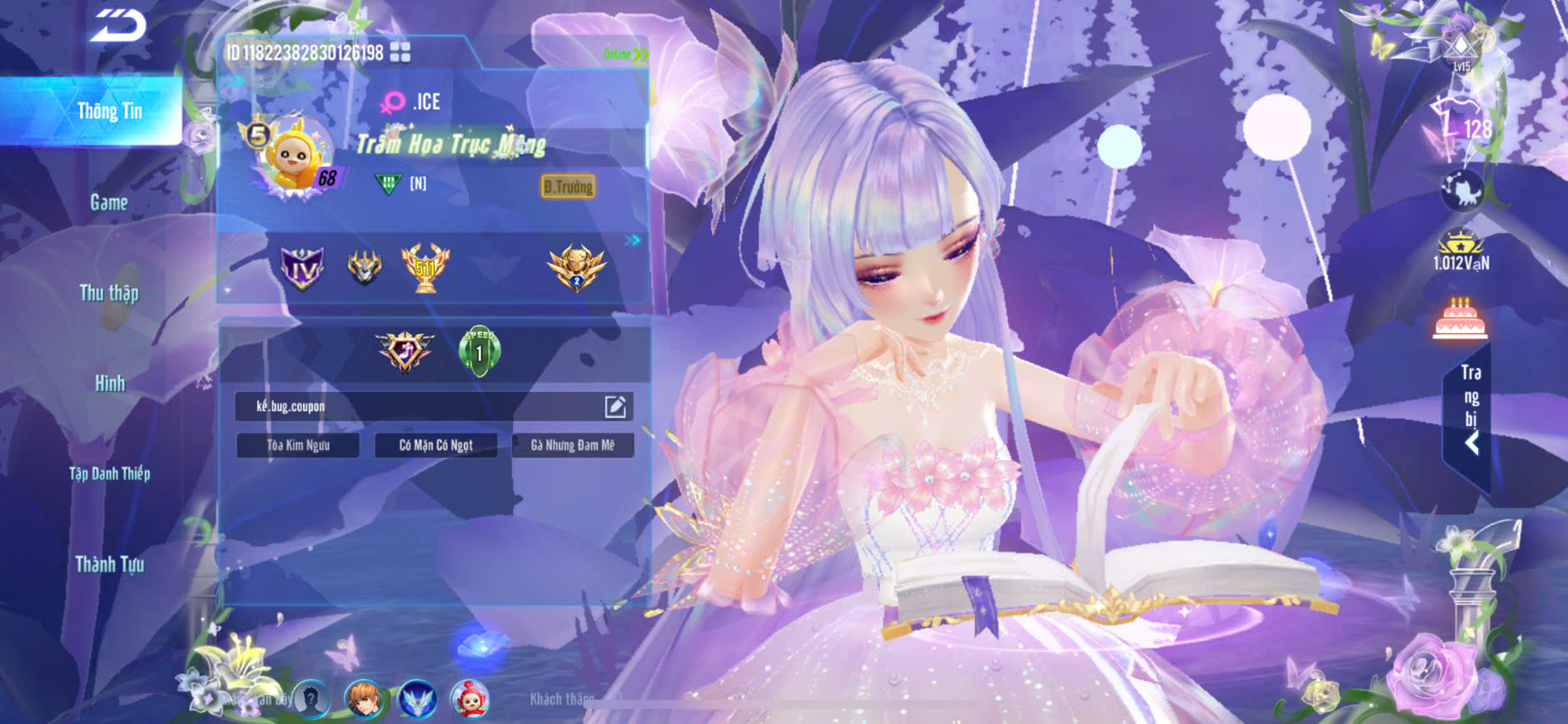
Task: Edit the profile signature text
Action: (615, 406)
